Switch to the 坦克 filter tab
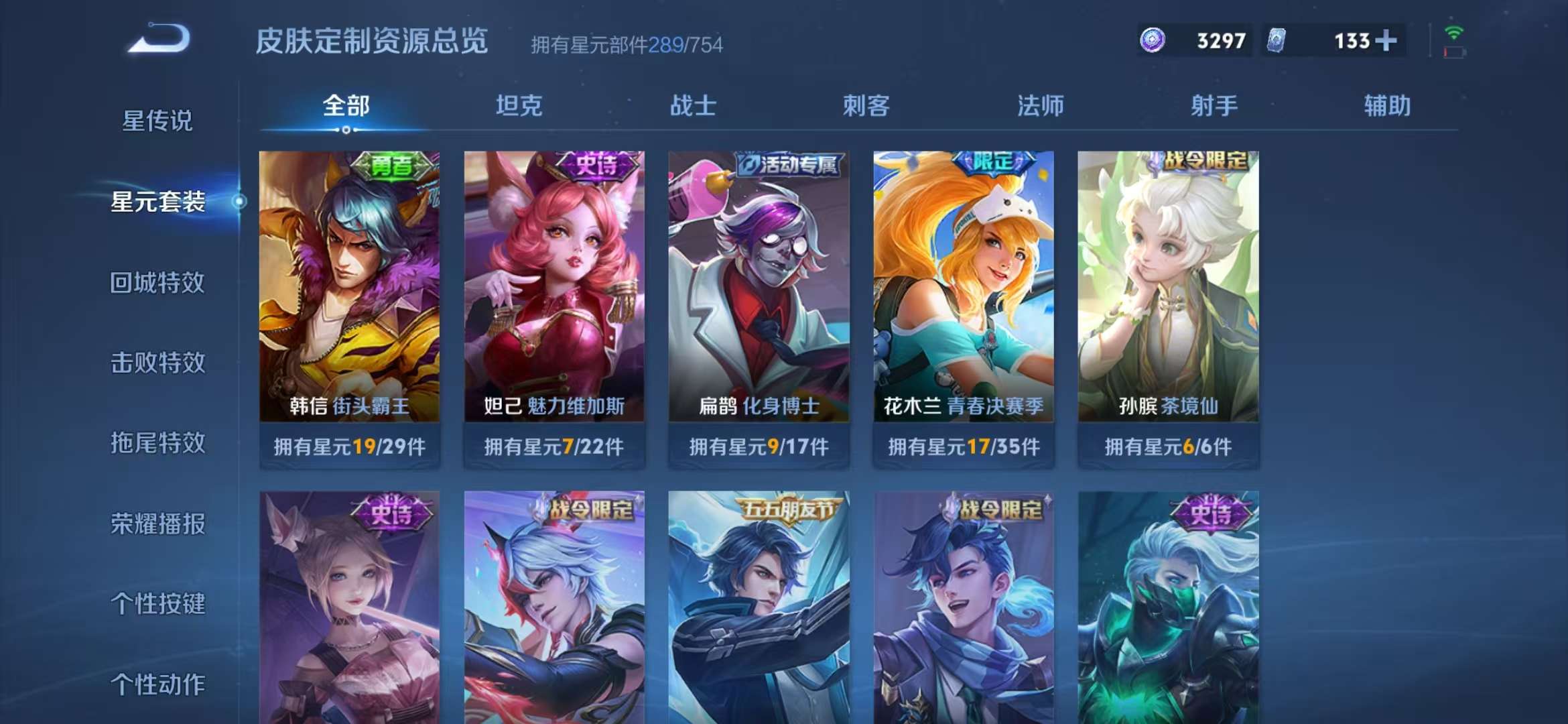 521,105
